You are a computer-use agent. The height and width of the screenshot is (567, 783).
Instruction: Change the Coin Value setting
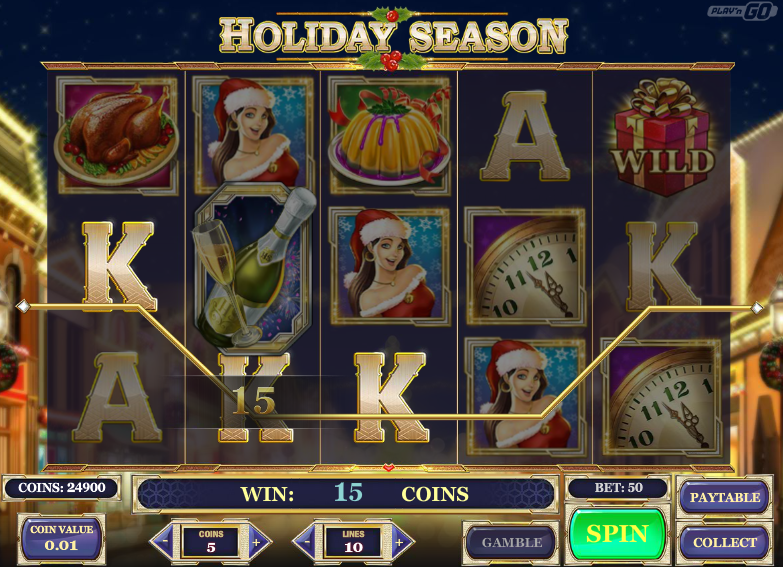click(62, 539)
